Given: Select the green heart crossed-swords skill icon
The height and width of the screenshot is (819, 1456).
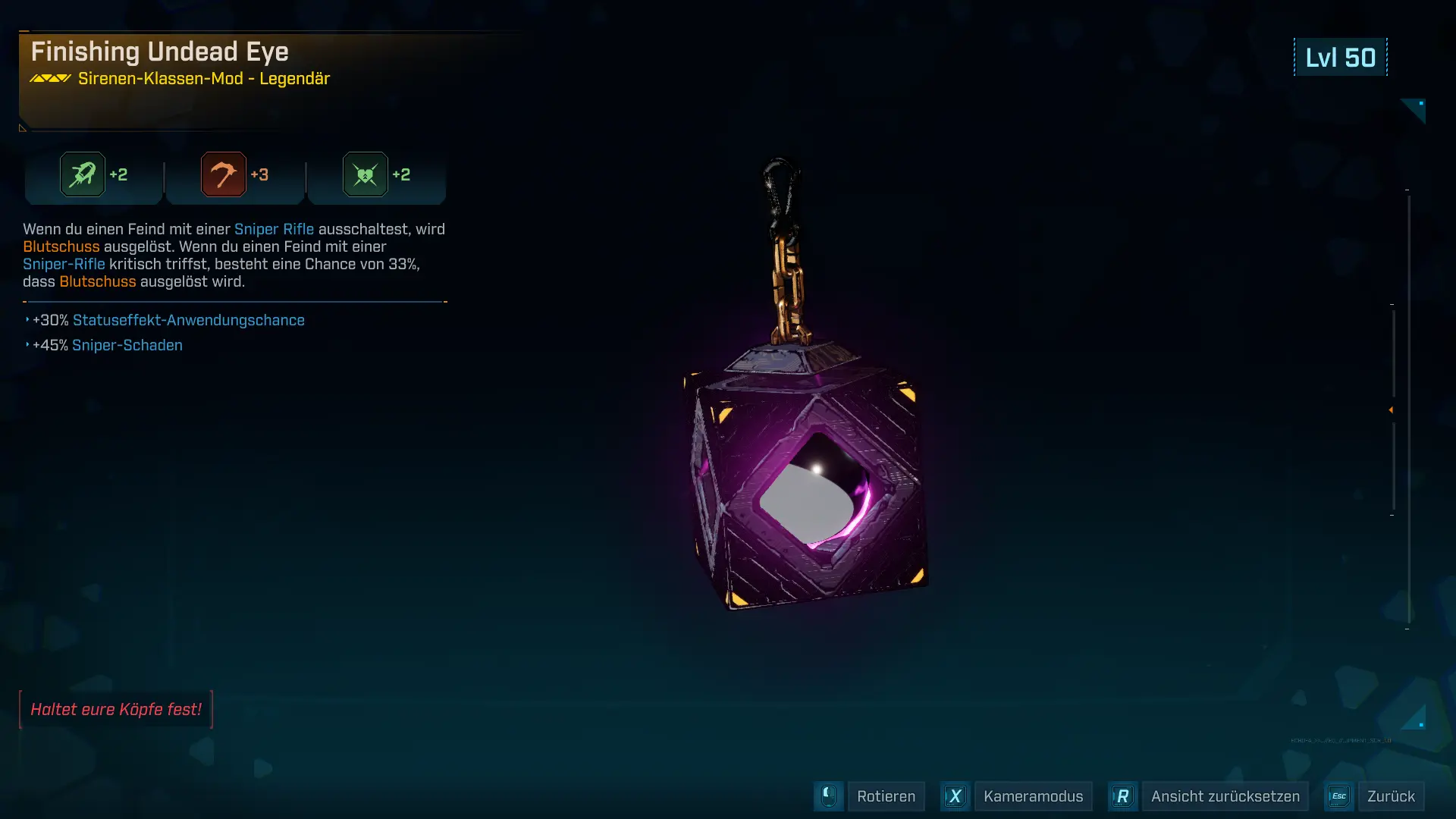Looking at the screenshot, I should point(366,174).
